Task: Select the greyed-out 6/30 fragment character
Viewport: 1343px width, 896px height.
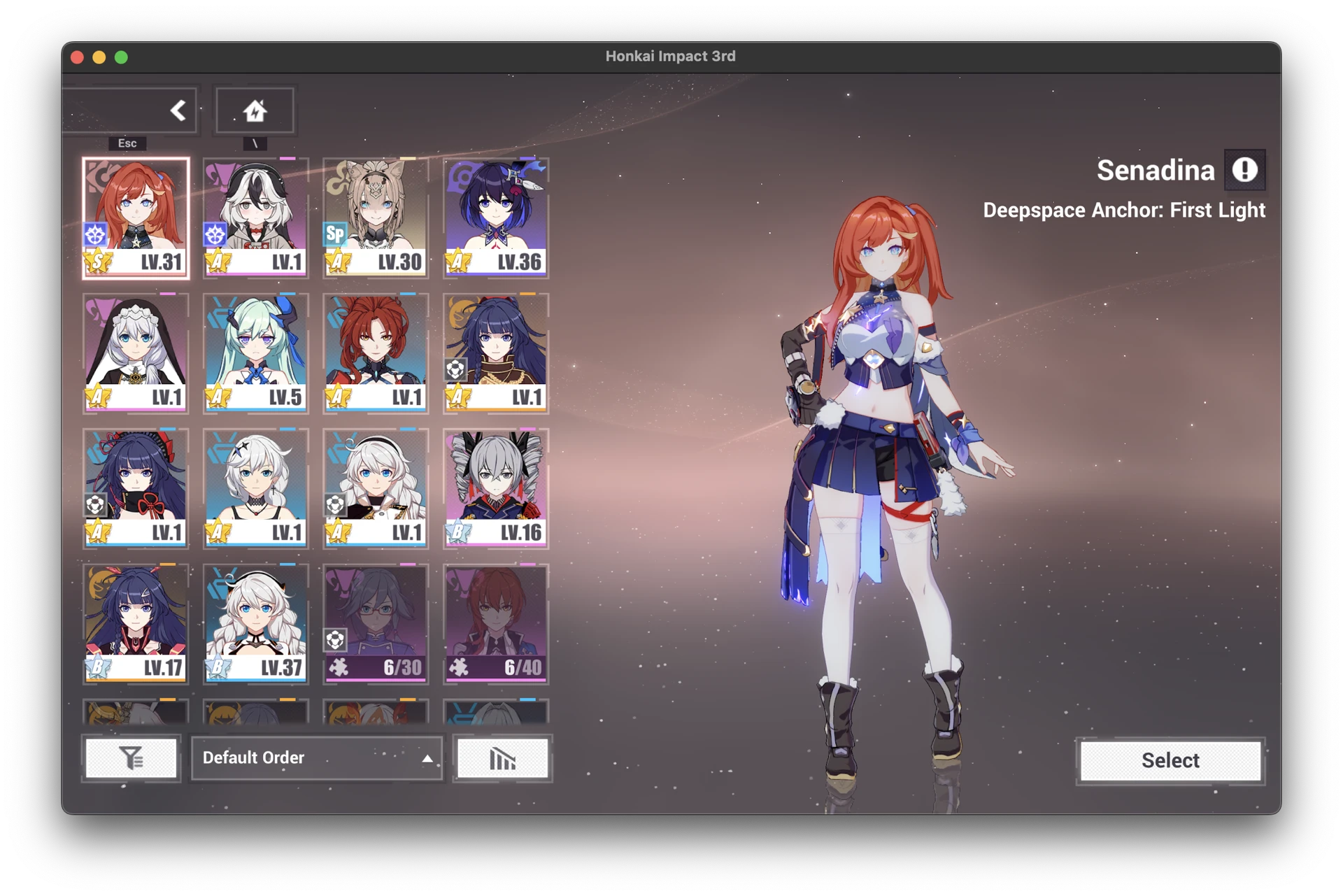Action: click(x=376, y=623)
